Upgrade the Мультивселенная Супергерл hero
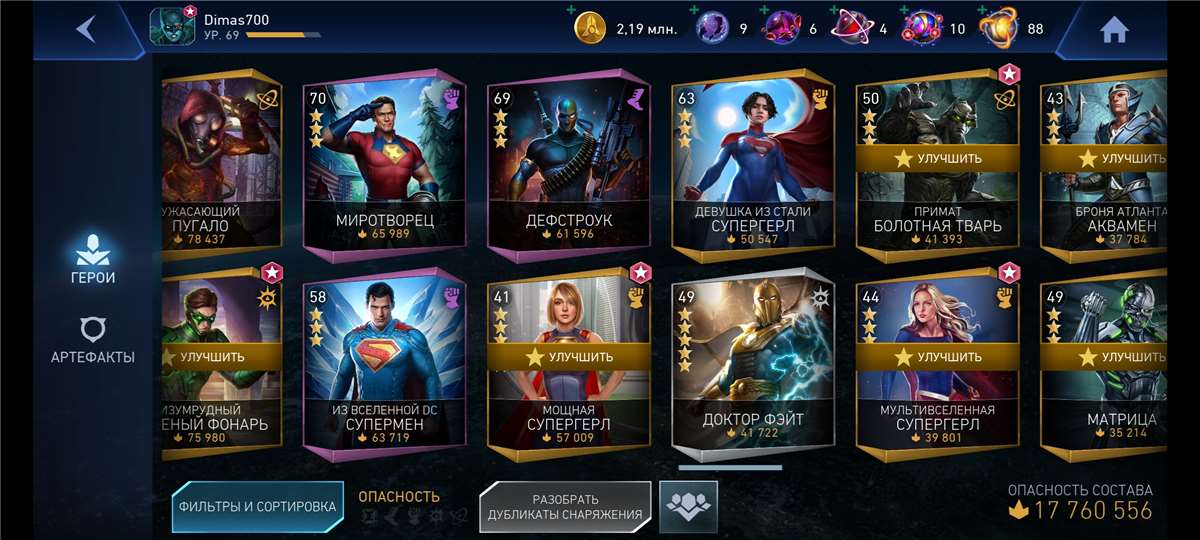 tap(937, 356)
